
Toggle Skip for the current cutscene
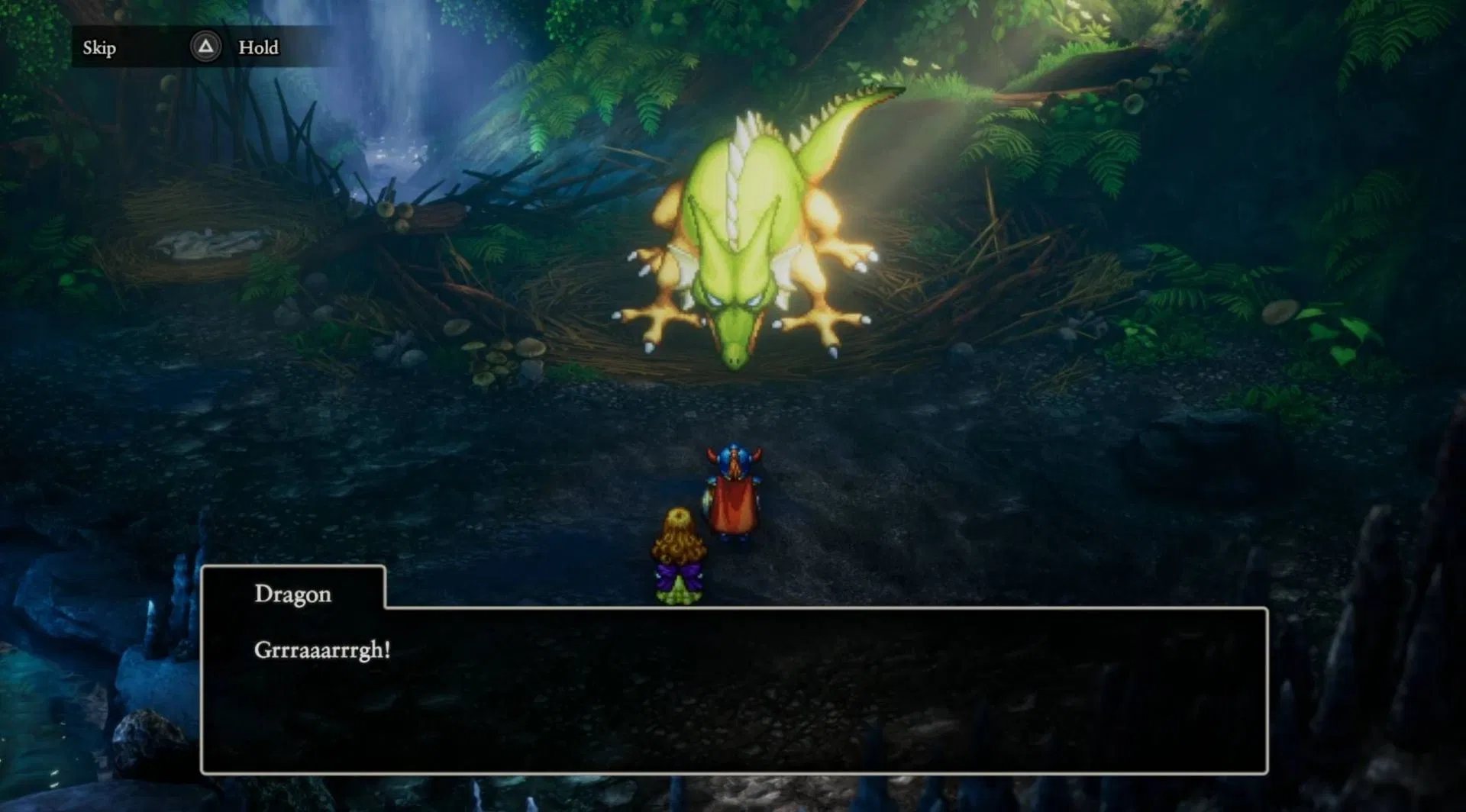(x=98, y=47)
